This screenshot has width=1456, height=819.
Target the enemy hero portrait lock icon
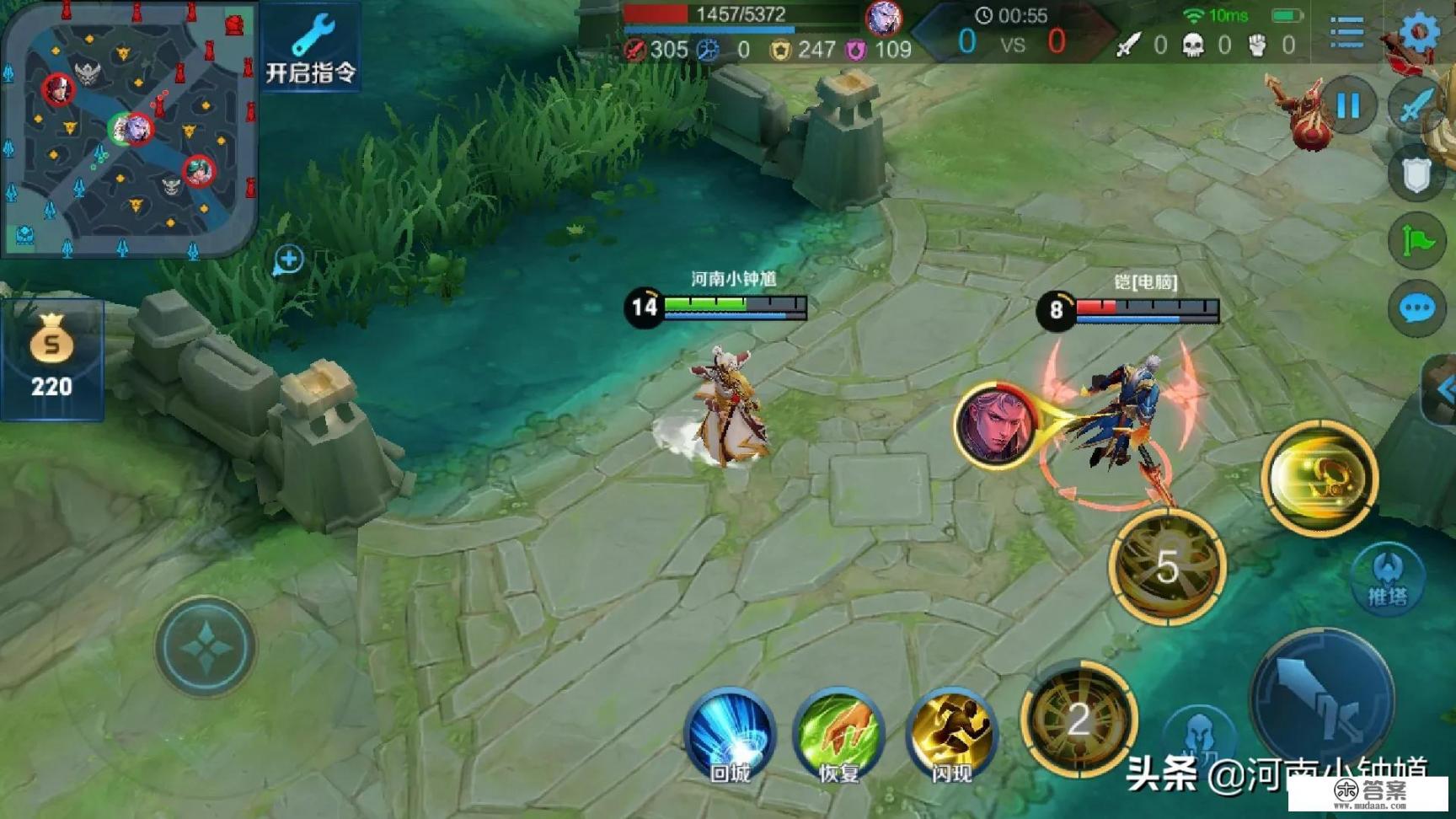996,423
